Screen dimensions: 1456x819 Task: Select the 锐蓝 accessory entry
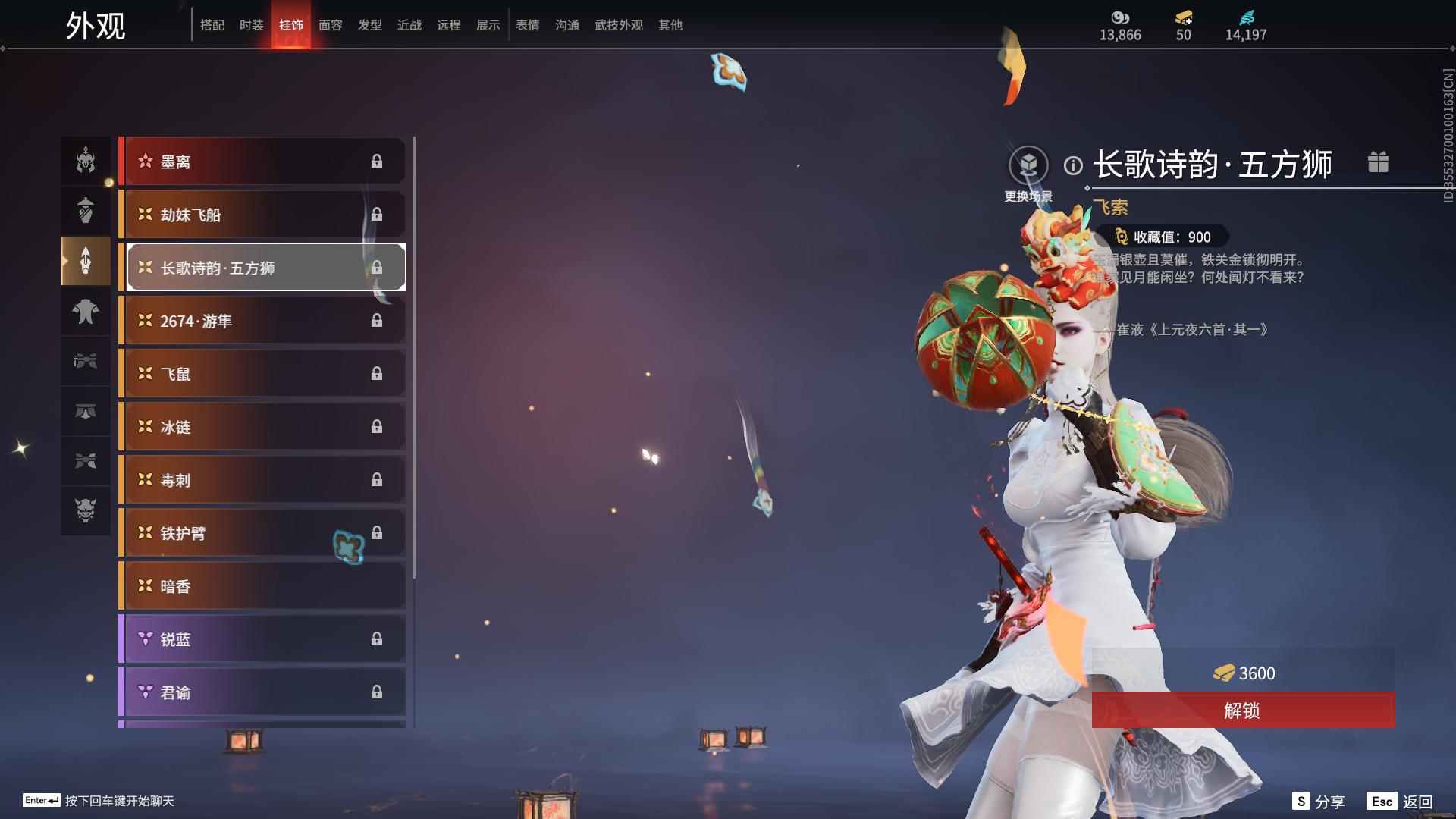[262, 639]
